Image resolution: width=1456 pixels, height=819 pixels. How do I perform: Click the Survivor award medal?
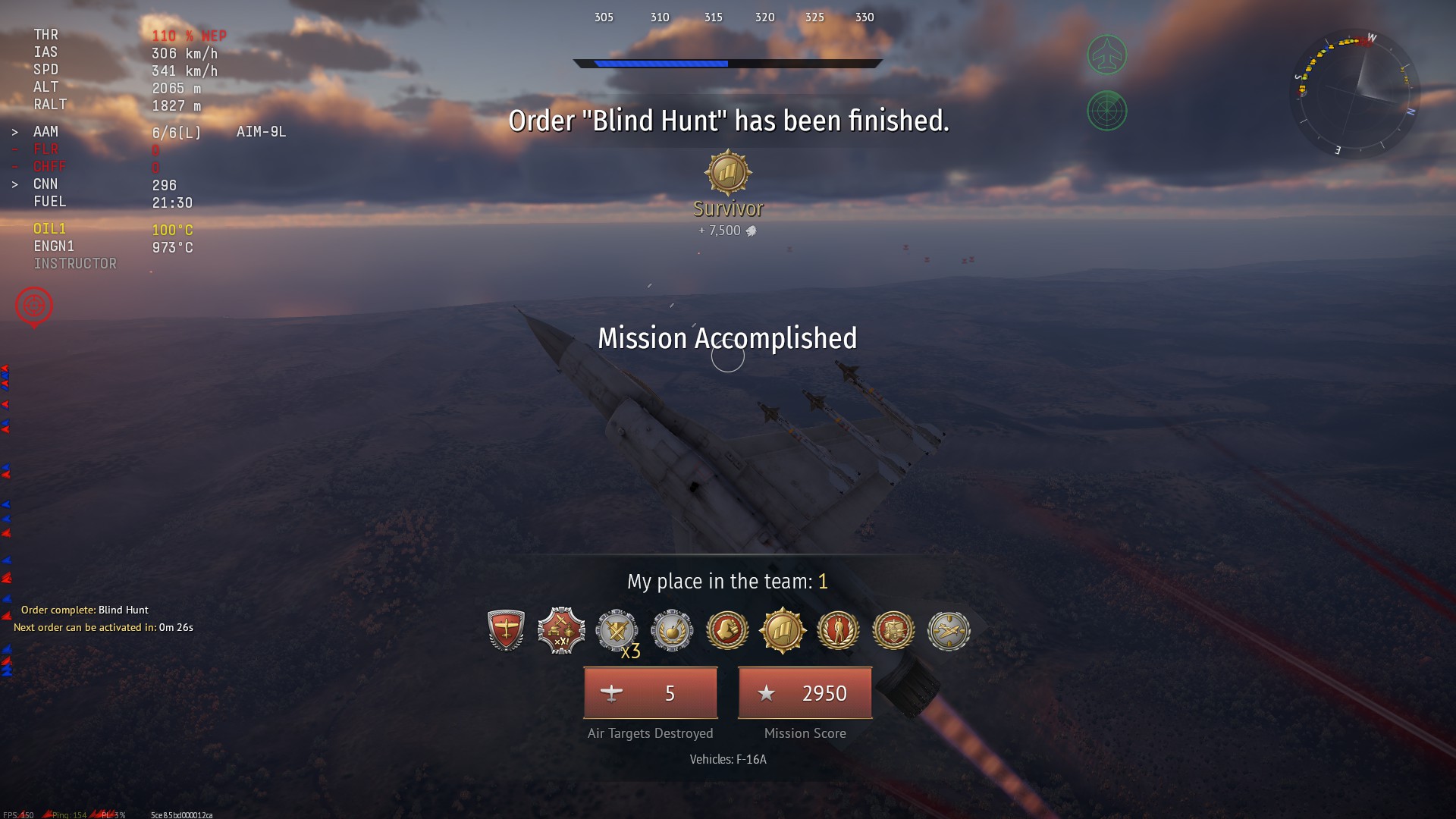(728, 173)
